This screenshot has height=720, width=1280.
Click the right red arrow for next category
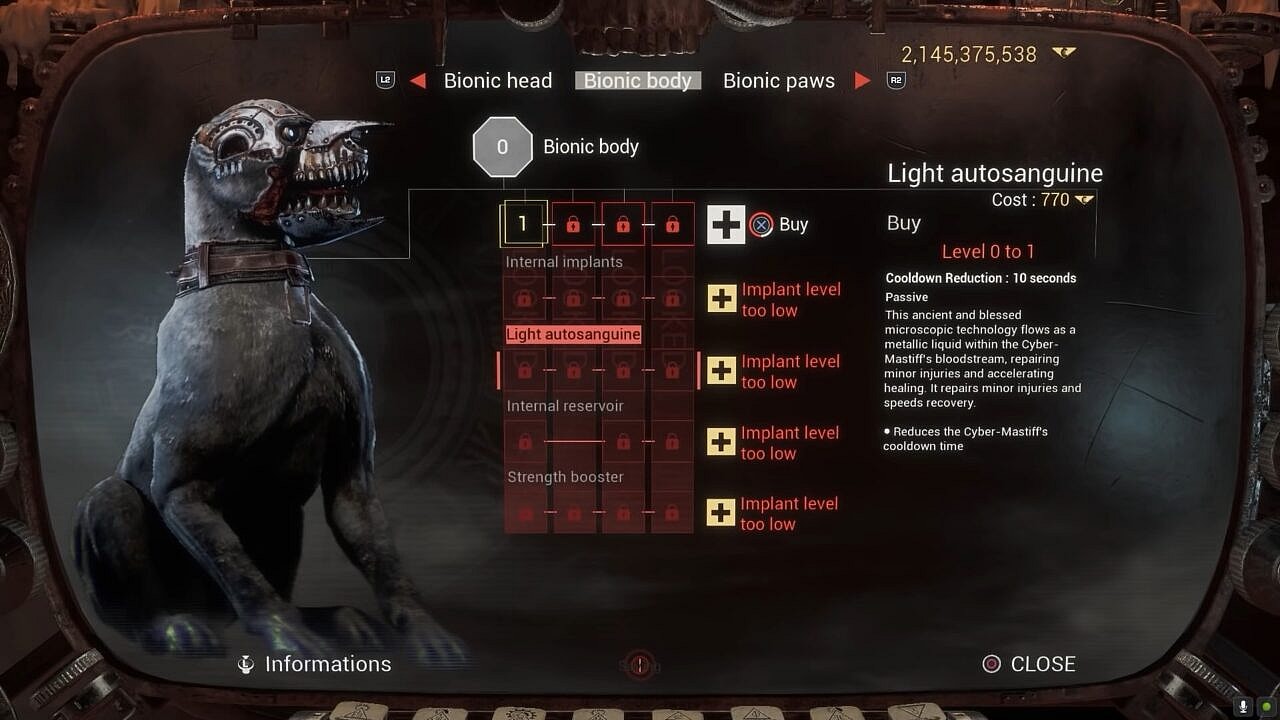click(x=862, y=81)
